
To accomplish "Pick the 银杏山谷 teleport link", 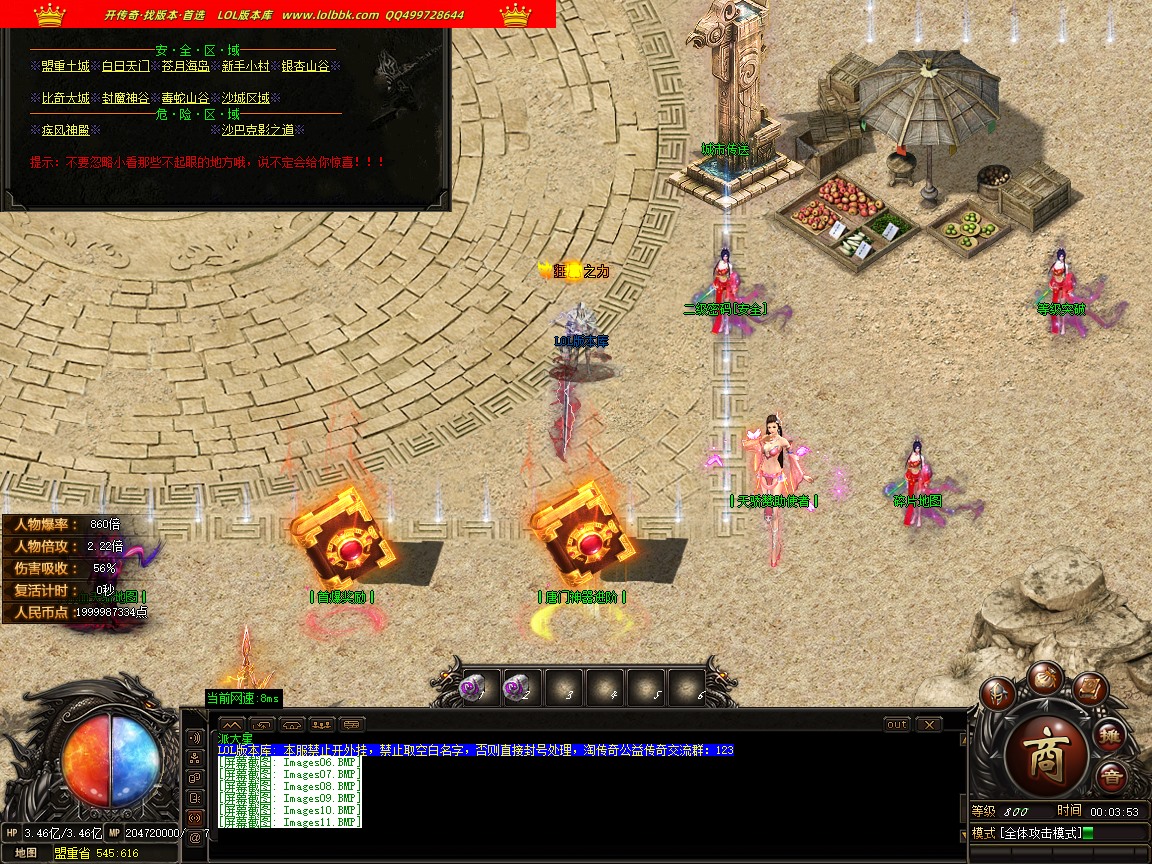I will coord(305,66).
